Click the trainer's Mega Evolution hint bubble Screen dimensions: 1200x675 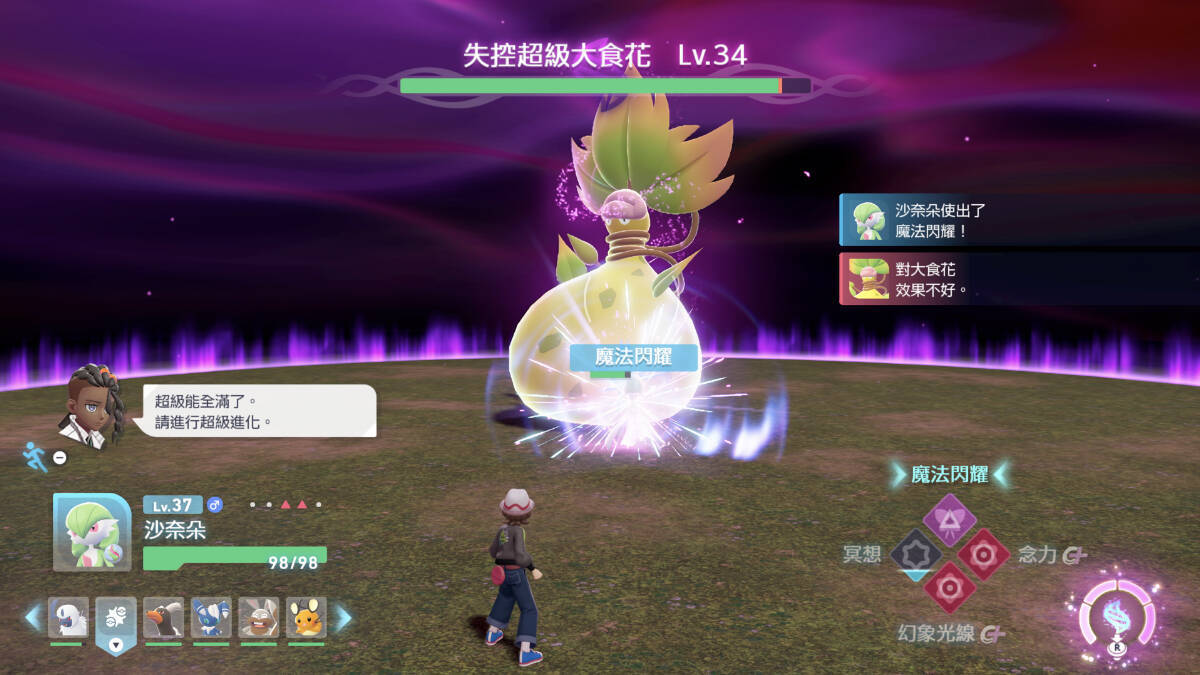[259, 411]
